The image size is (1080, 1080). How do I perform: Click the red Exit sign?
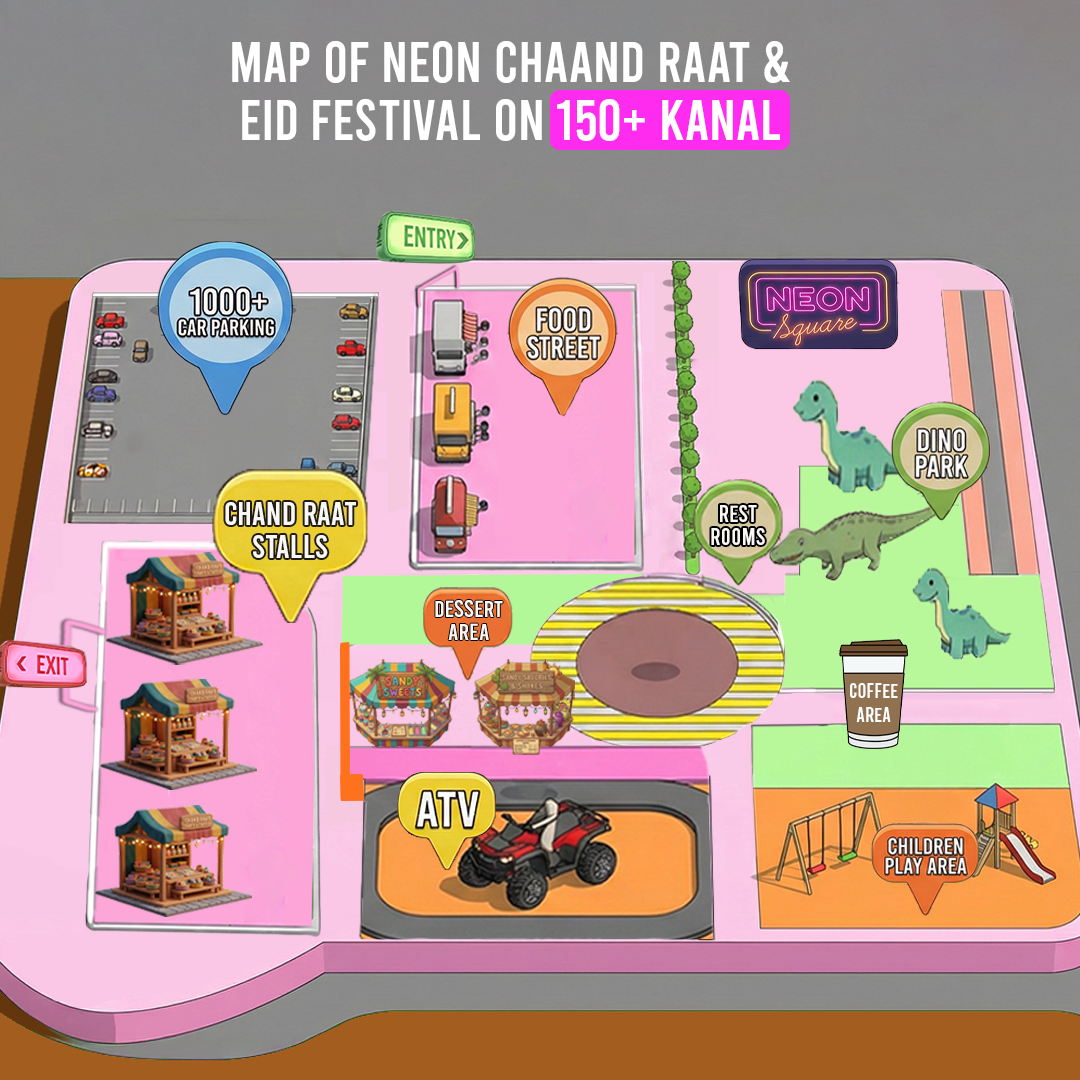tap(46, 665)
